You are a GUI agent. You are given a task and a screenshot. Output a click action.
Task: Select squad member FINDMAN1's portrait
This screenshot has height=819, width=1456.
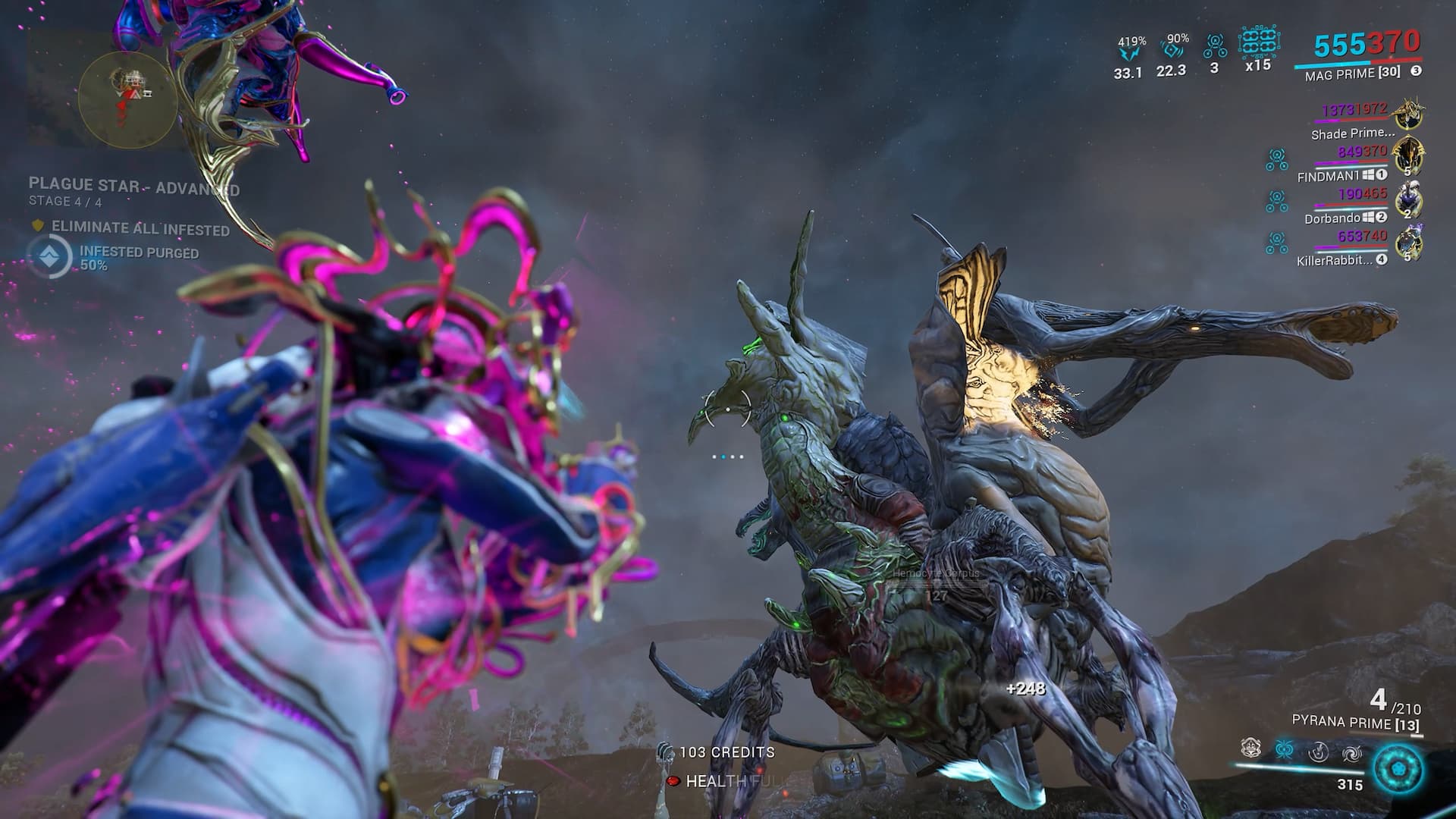tap(1408, 157)
